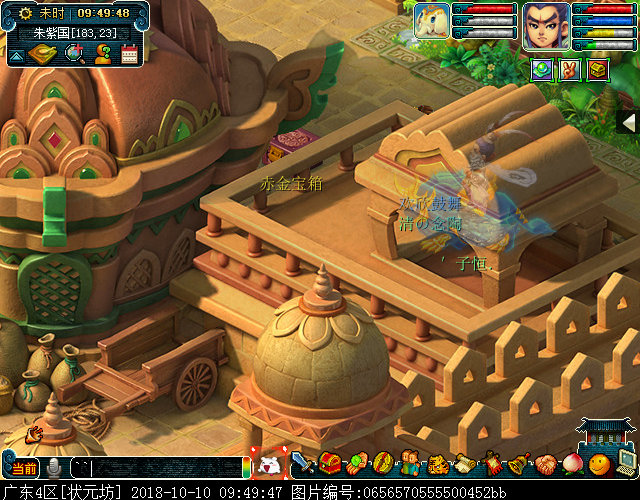640x500 pixels.
Task: Open the world map dish icon
Action: [x=42, y=53]
